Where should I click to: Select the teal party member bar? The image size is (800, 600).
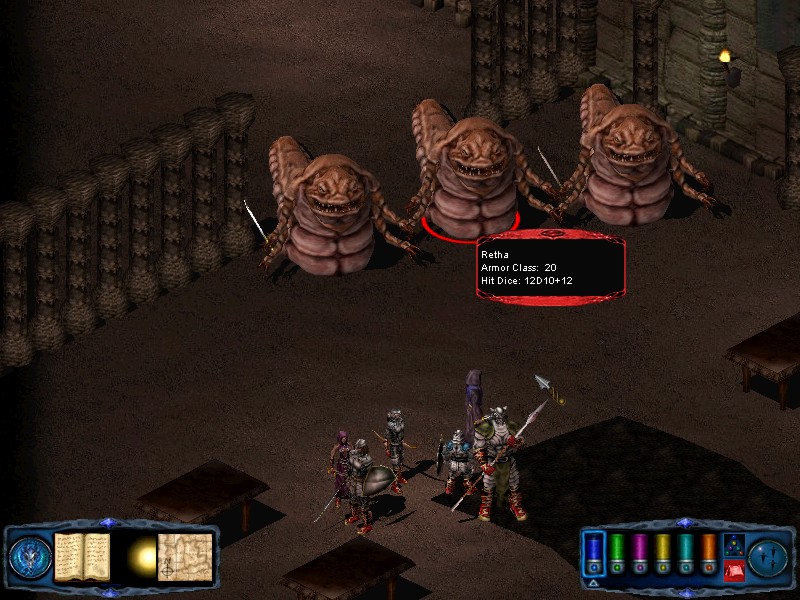pos(686,552)
